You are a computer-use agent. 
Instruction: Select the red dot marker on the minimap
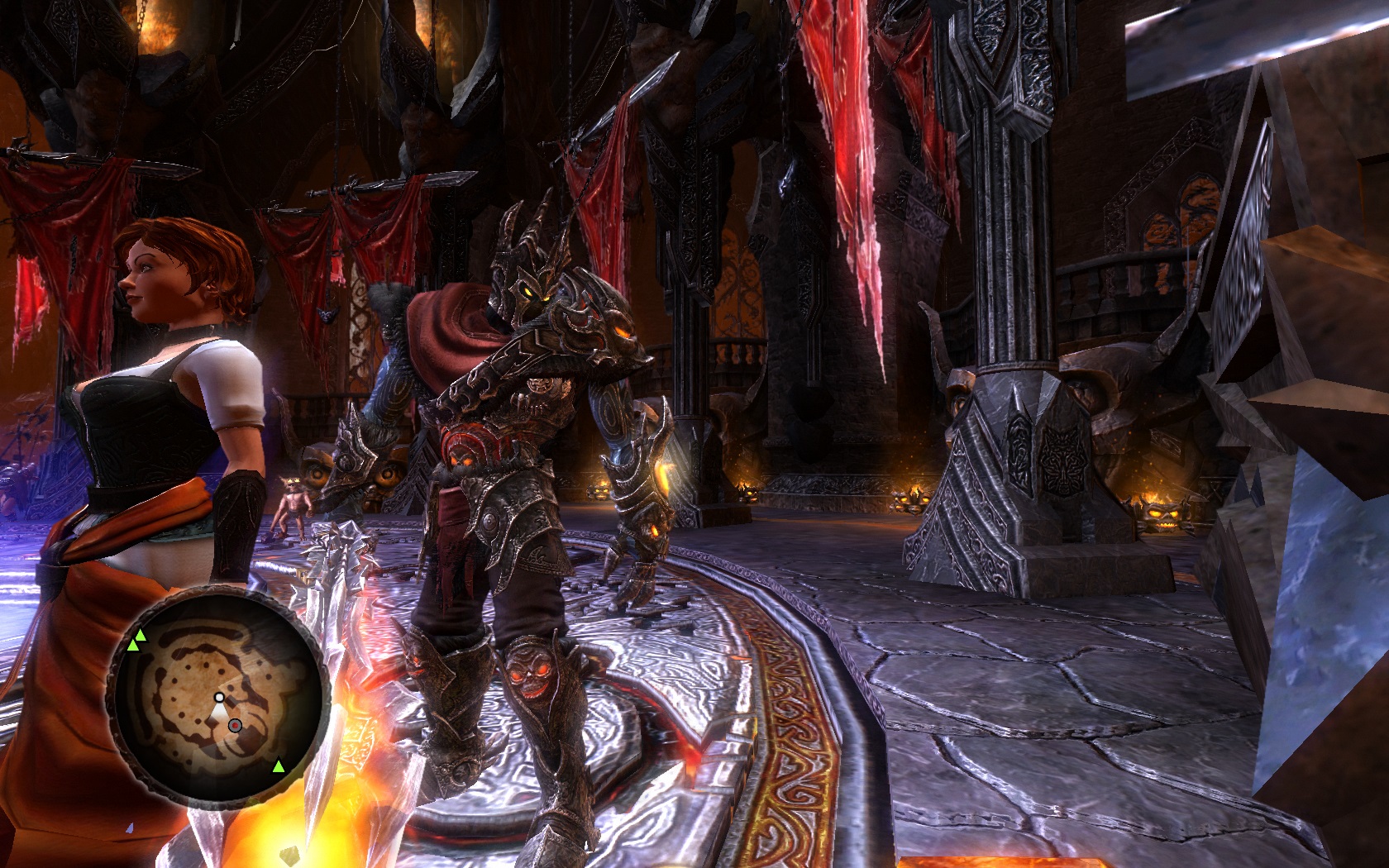tap(235, 725)
